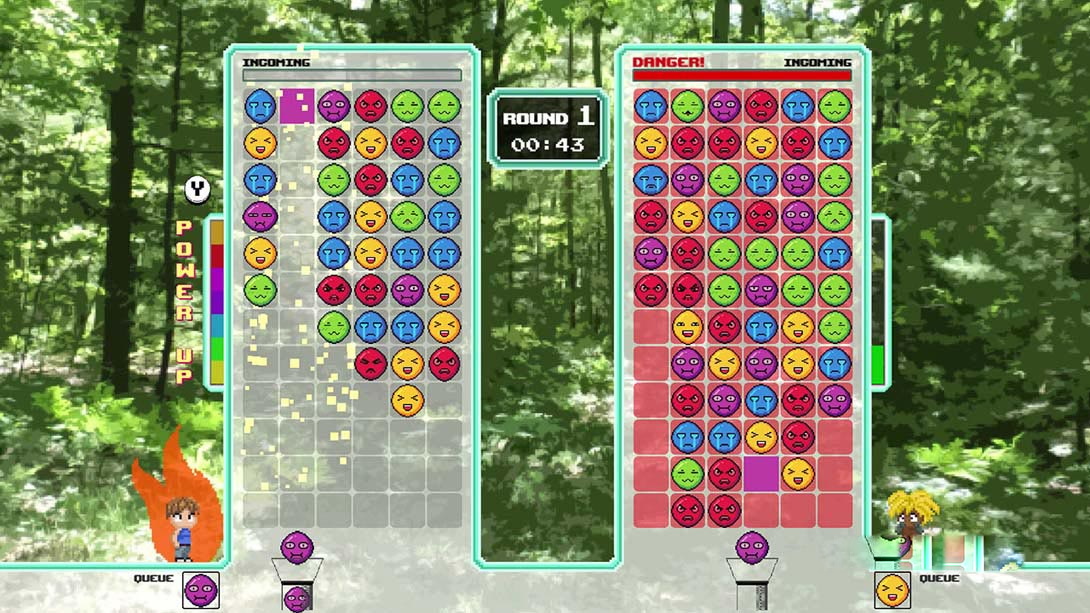The height and width of the screenshot is (613, 1090).
Task: Click the purple face on the right board's launcher
Action: 752,546
